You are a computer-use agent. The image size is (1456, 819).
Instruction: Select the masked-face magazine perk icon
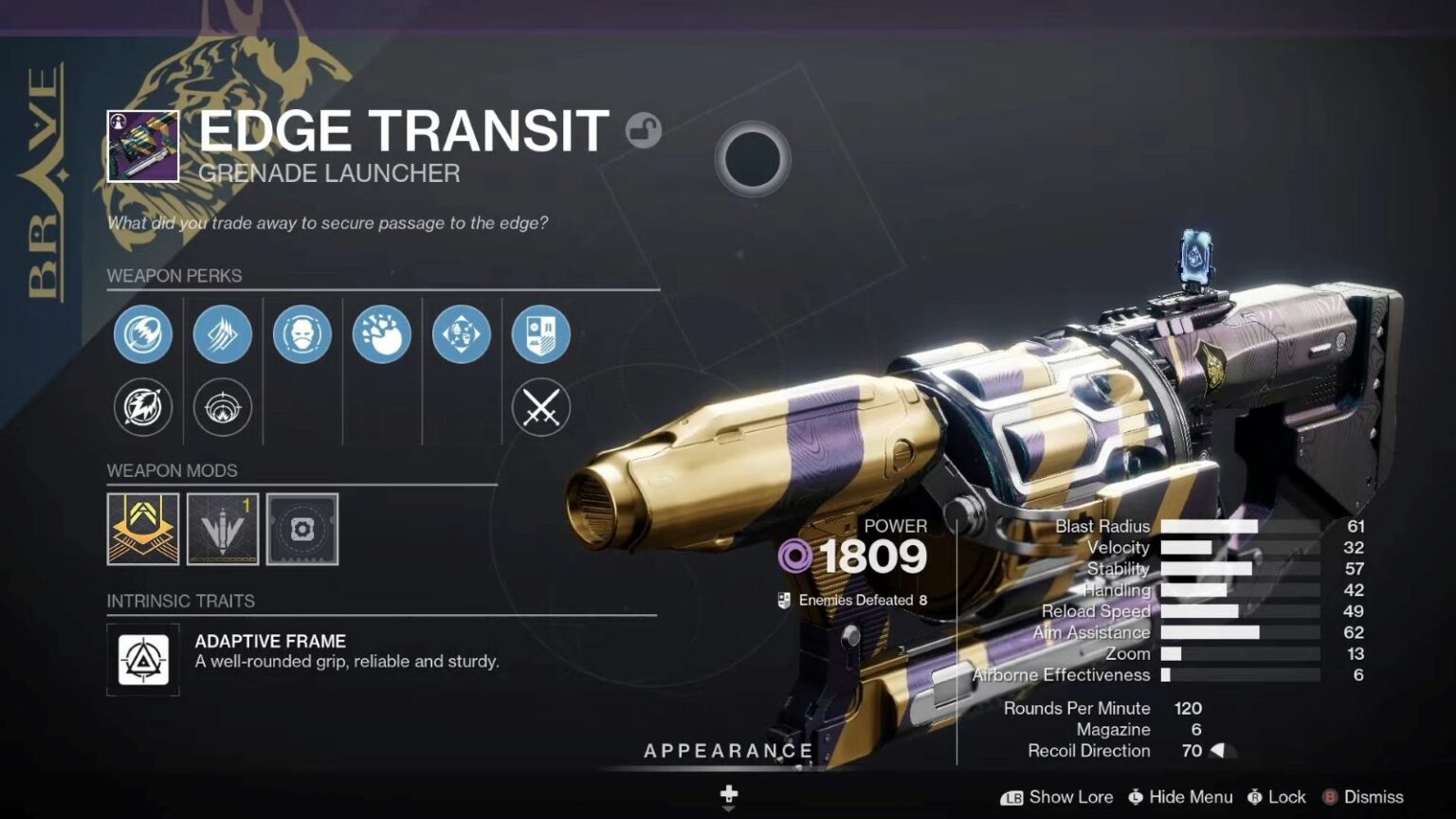click(x=301, y=335)
